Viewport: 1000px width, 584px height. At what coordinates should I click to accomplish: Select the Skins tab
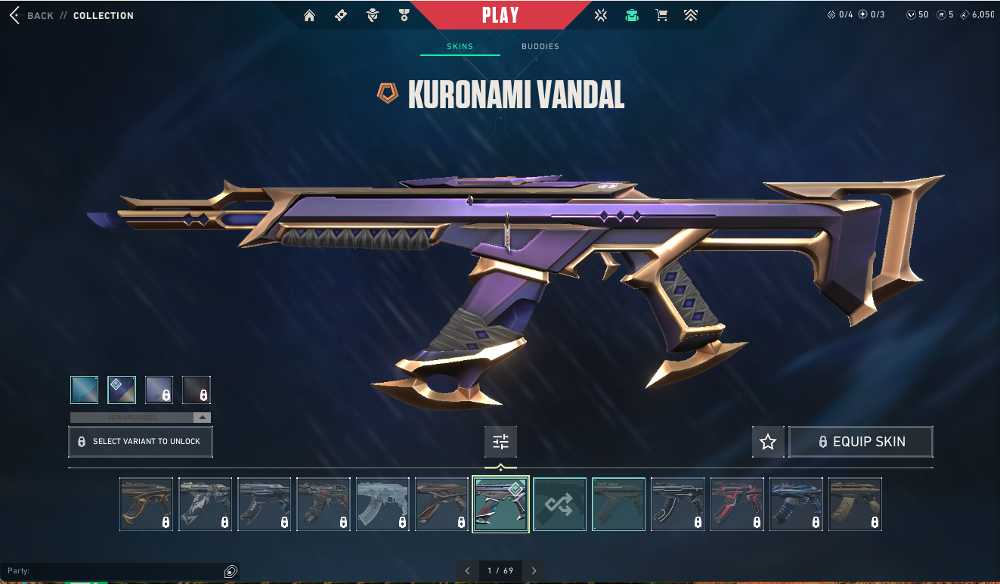pos(460,47)
